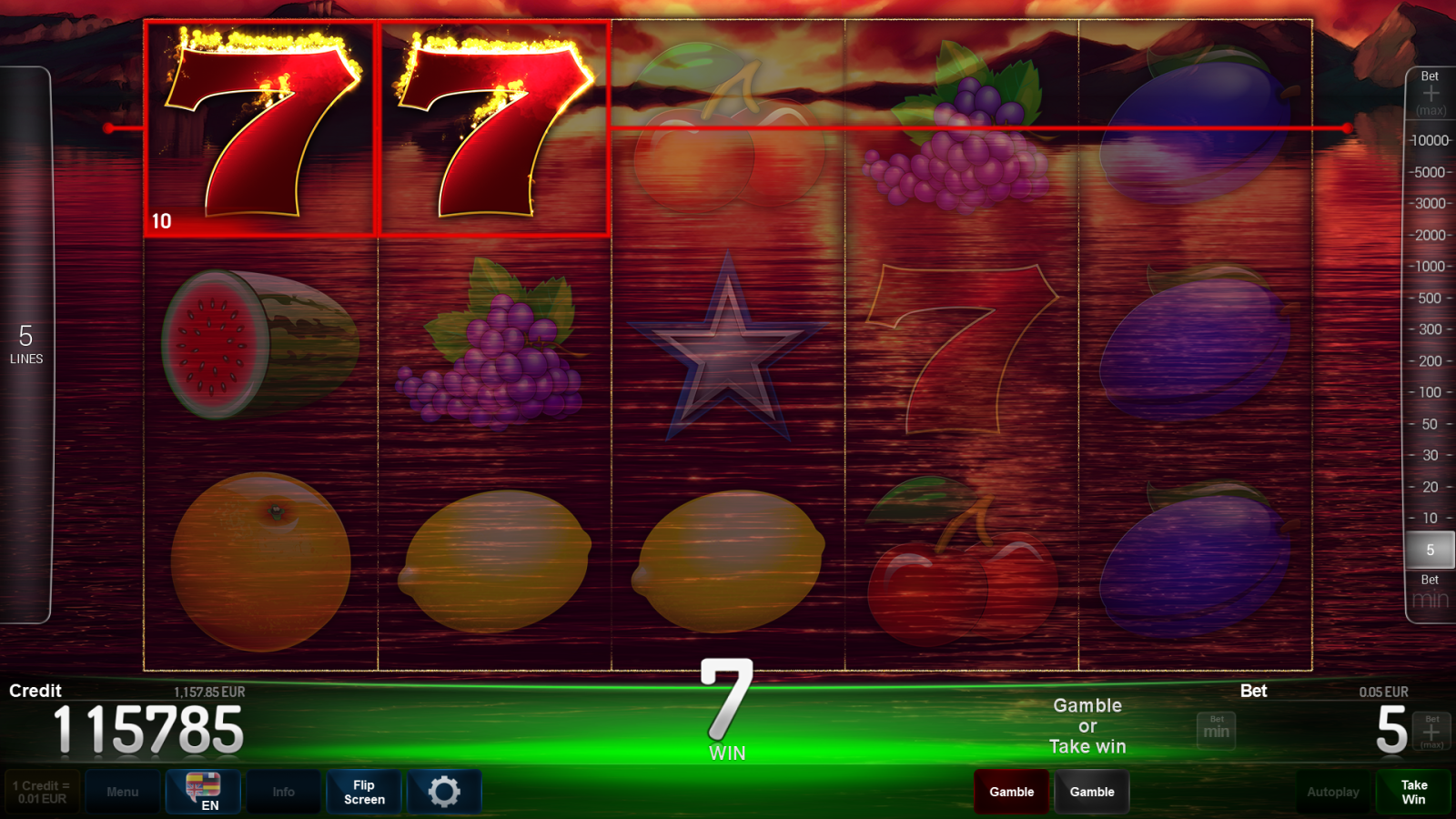Click the EN language flag icon
Image resolution: width=1456 pixels, height=819 pixels.
coord(202,792)
